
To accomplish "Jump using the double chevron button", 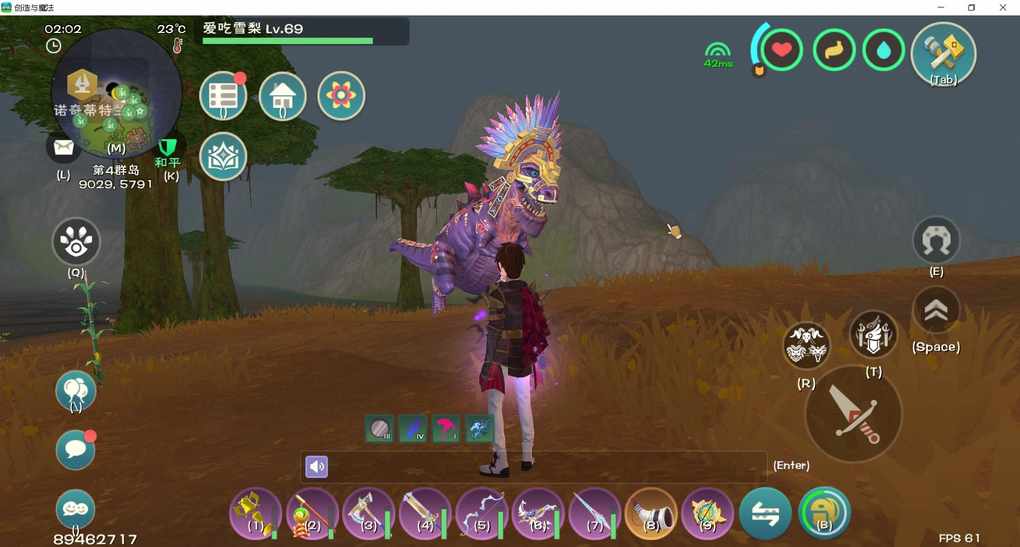I will pyautogui.click(x=936, y=311).
